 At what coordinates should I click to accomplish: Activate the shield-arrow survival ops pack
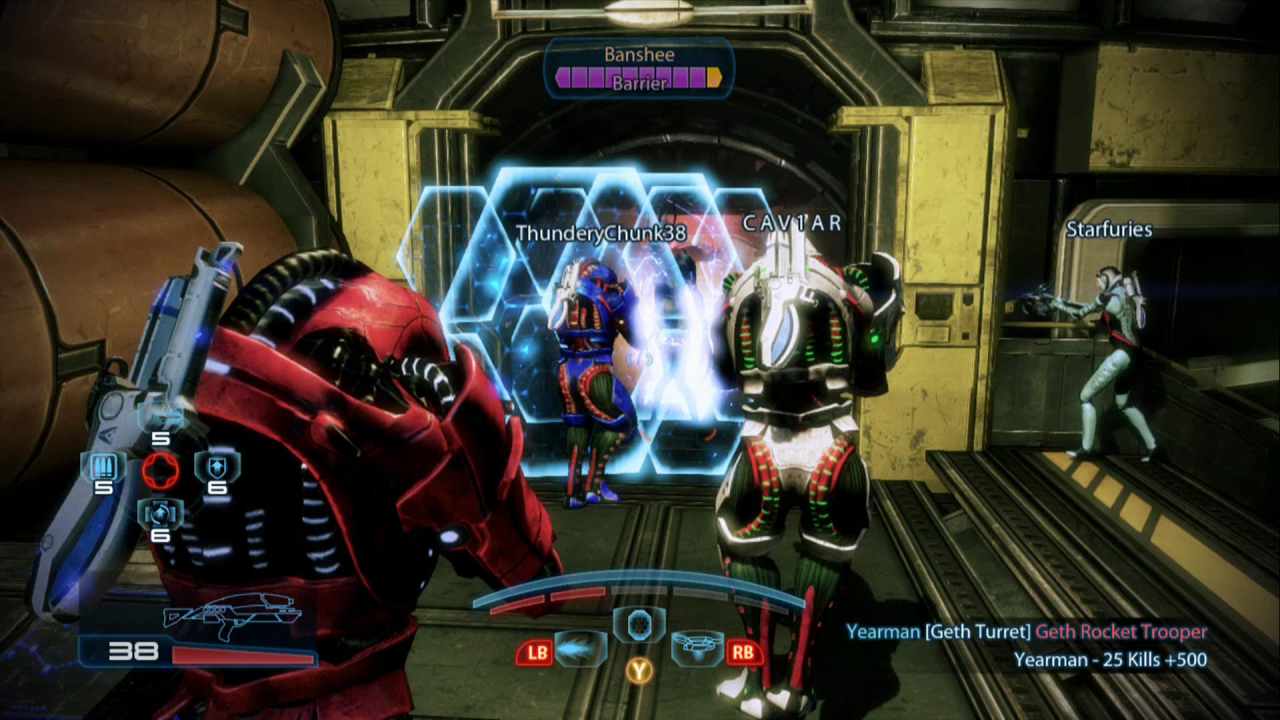216,465
